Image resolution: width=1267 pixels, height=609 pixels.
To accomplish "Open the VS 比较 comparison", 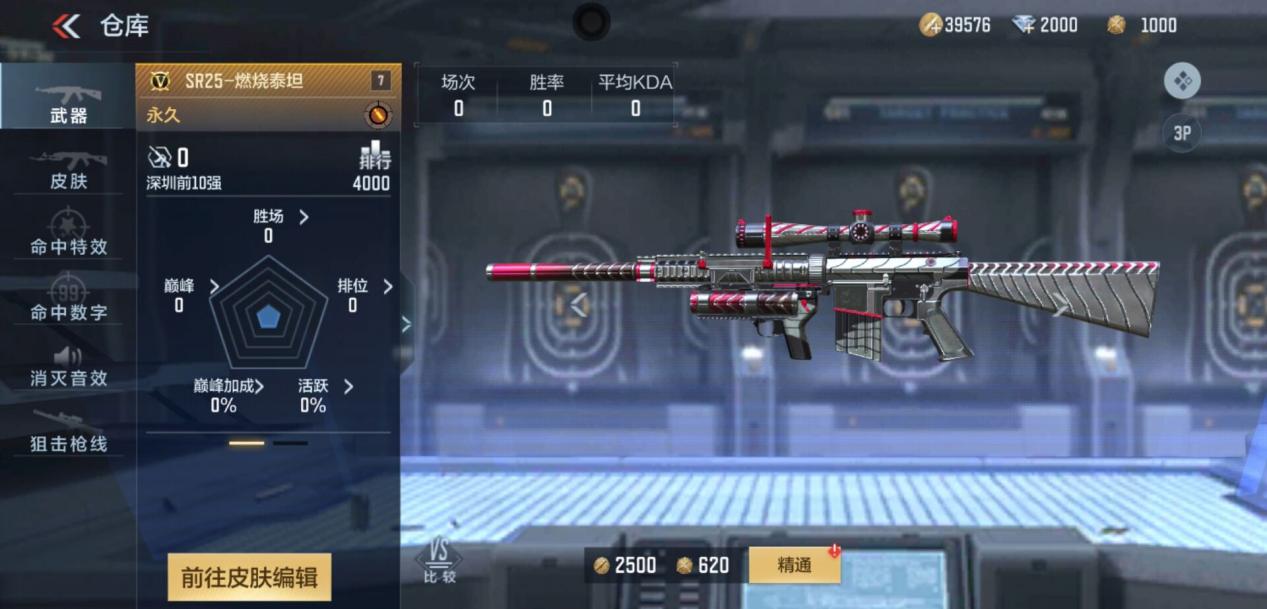I will pyautogui.click(x=438, y=563).
